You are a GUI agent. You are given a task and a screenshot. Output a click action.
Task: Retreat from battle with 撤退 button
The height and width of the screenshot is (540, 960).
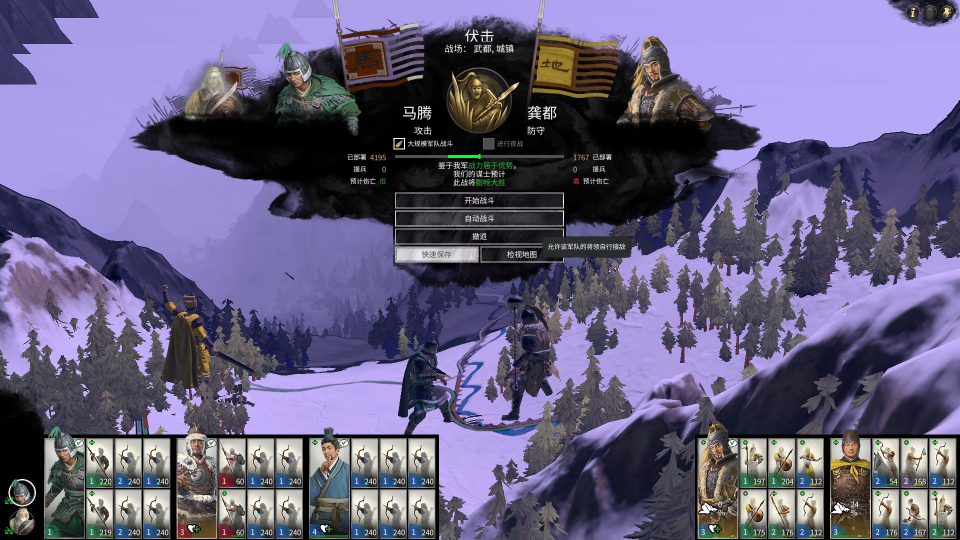pos(479,236)
